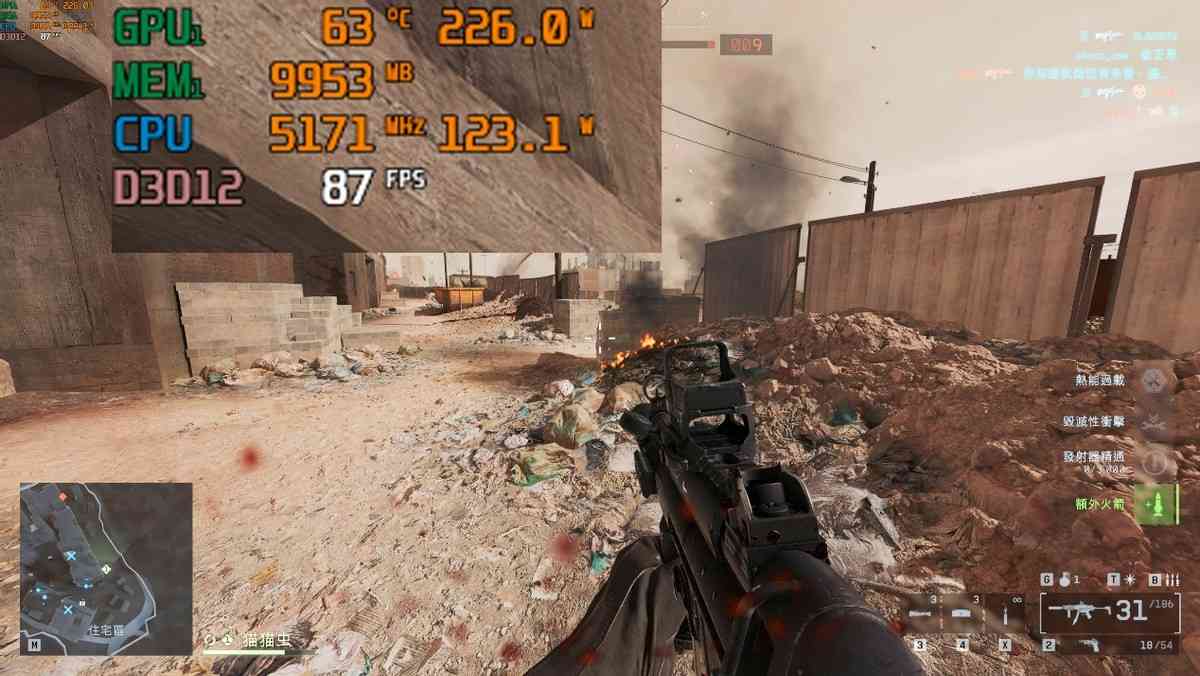Select the 毀滅性衝擊 perk icon
This screenshot has height=676, width=1200.
(x=1155, y=421)
